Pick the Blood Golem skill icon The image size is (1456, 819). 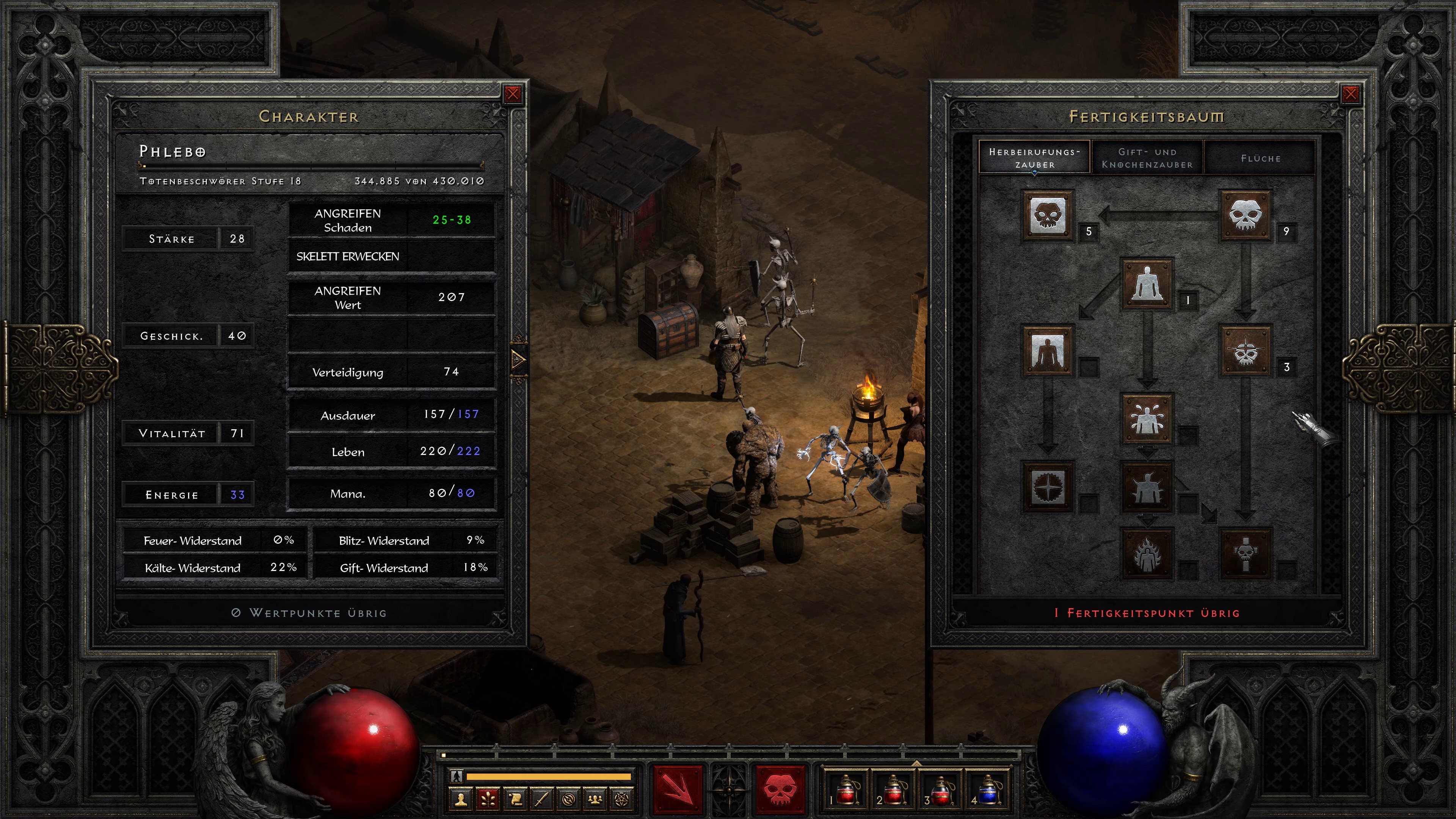[x=1147, y=419]
